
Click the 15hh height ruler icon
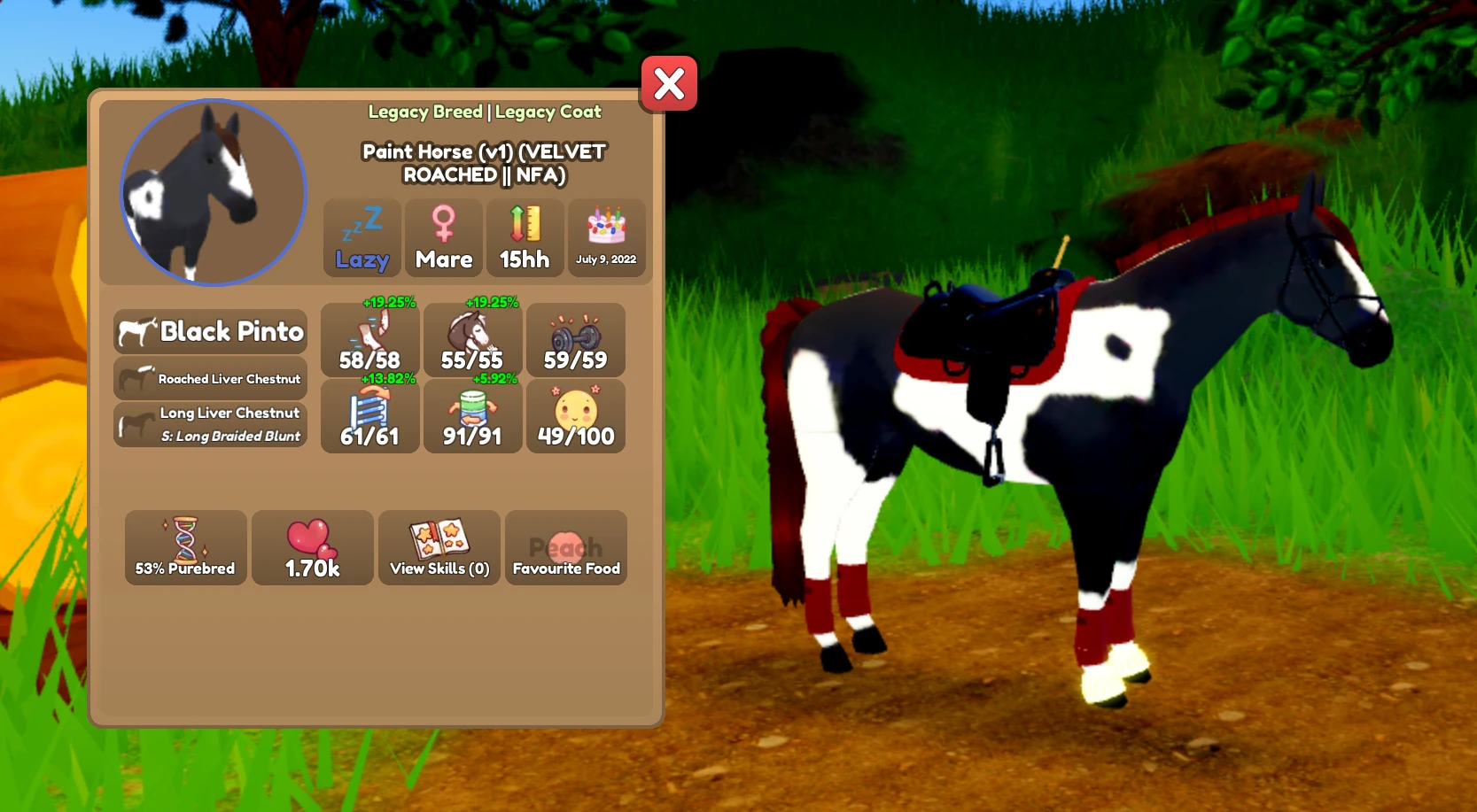click(525, 235)
